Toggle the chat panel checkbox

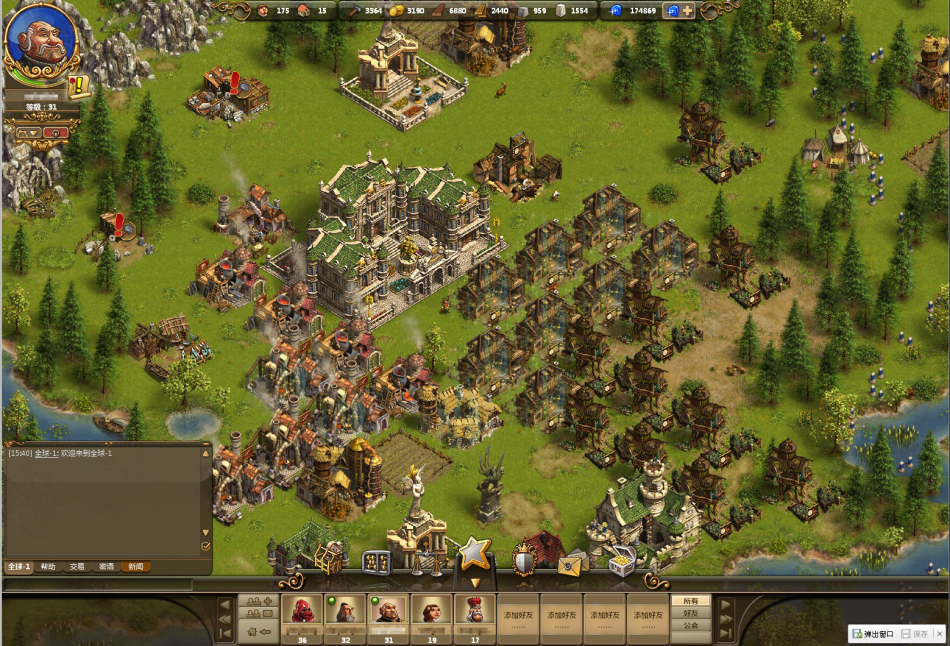pyautogui.click(x=206, y=546)
